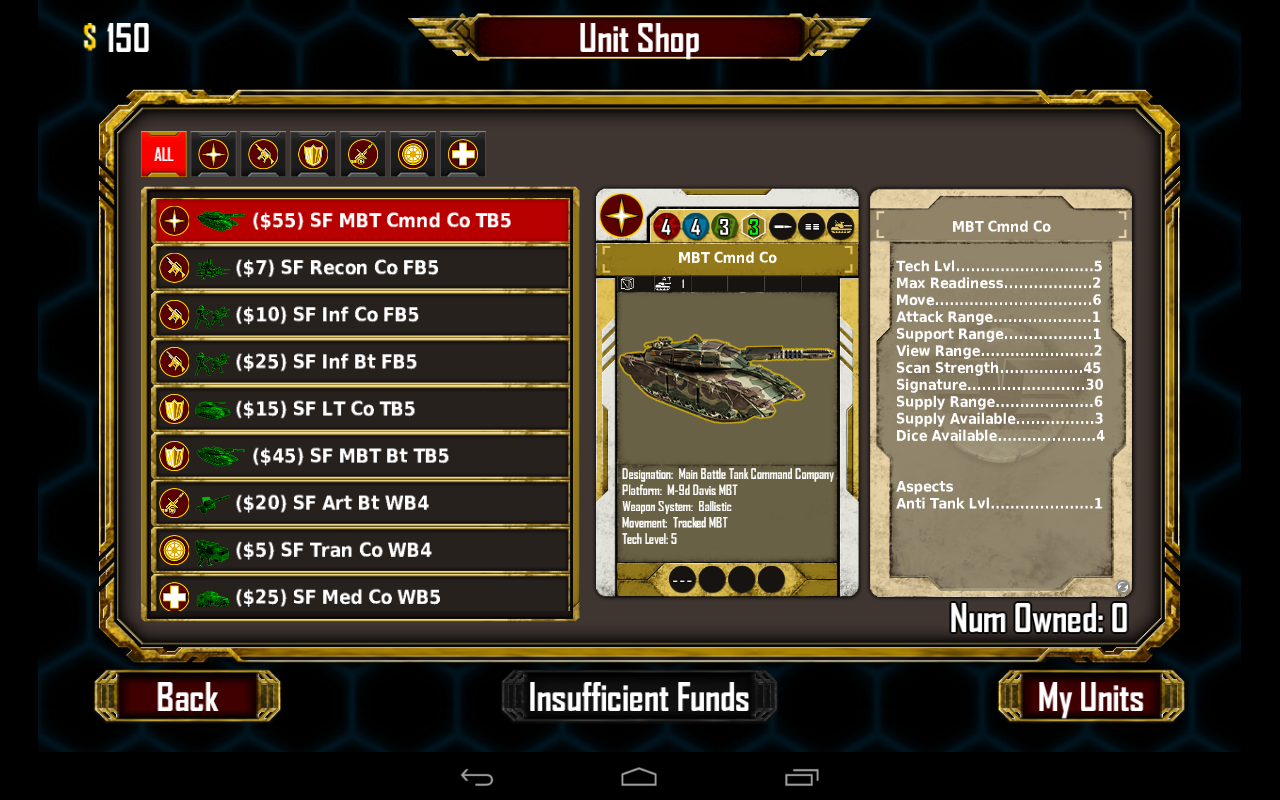The width and height of the screenshot is (1280, 800).
Task: Select the artillery cannon filter icon
Action: pos(362,153)
